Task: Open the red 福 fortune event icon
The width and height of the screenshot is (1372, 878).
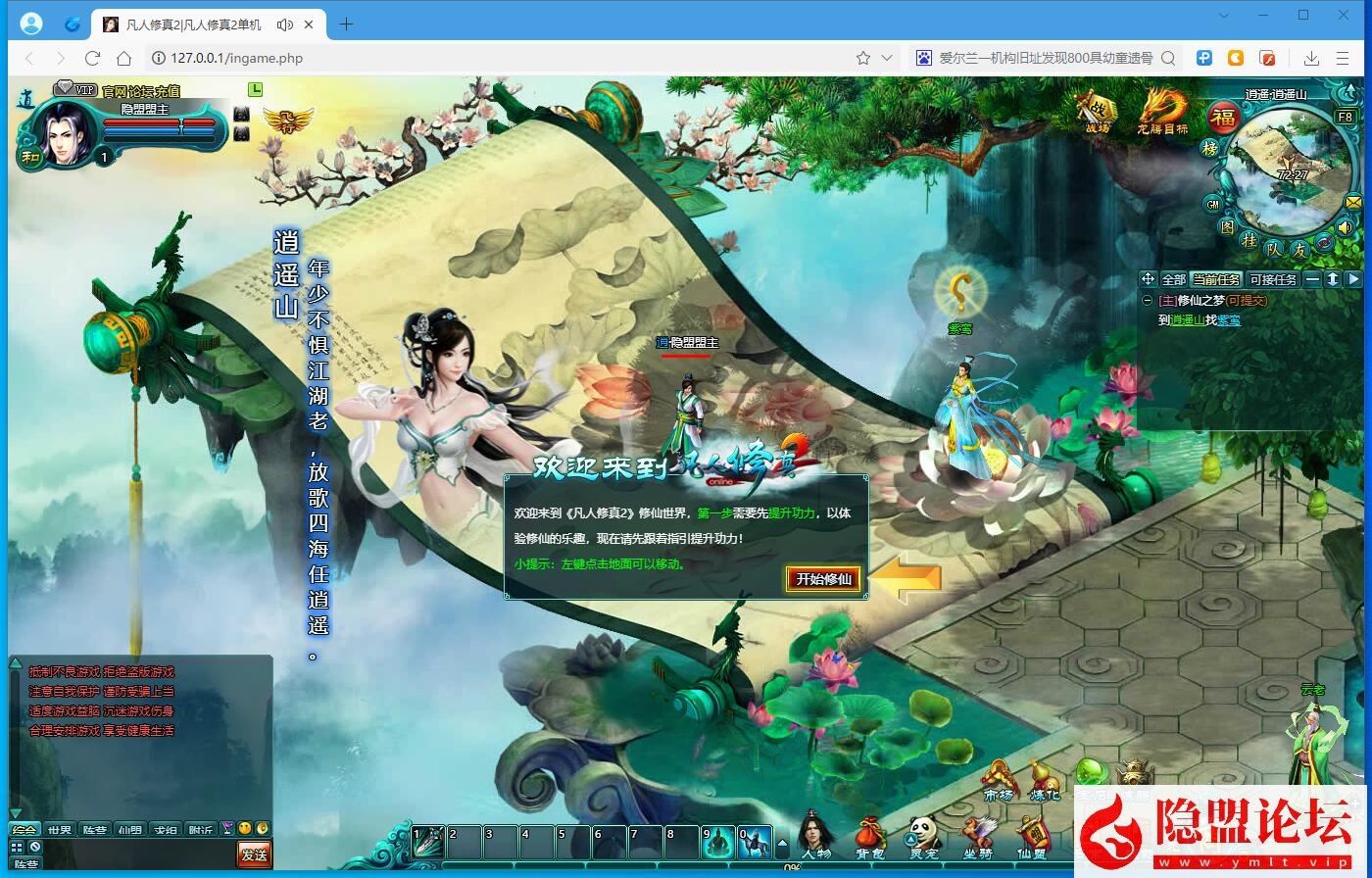Action: tap(1224, 116)
